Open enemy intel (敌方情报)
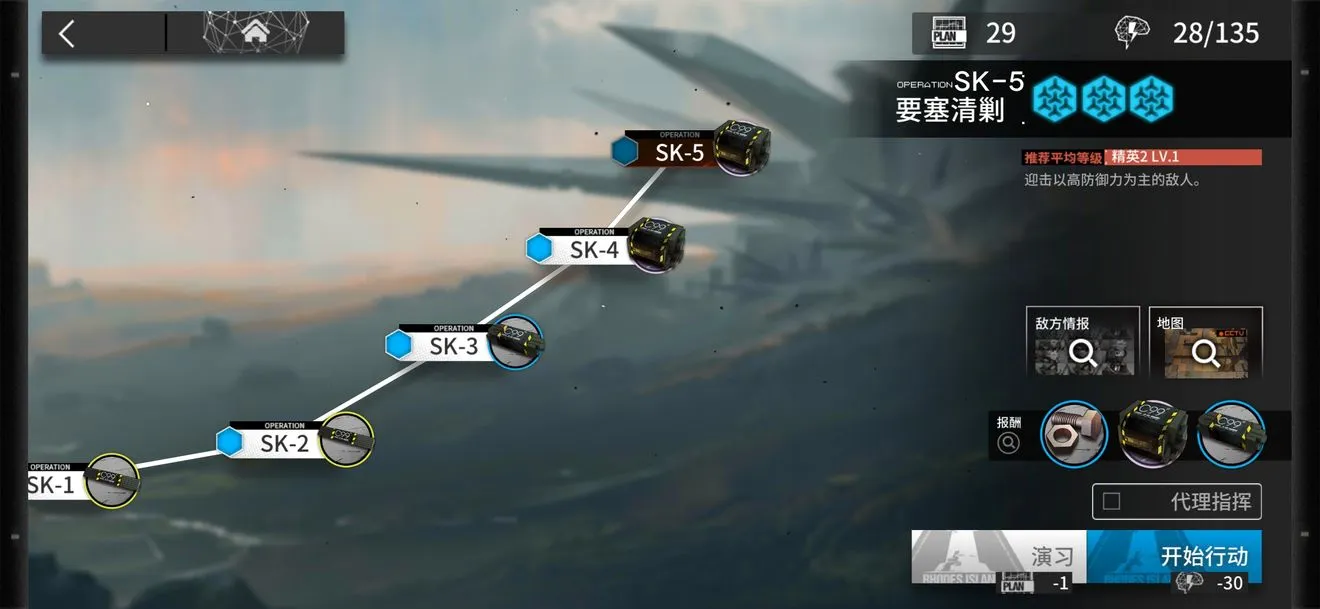The height and width of the screenshot is (609, 1320). (x=1082, y=342)
